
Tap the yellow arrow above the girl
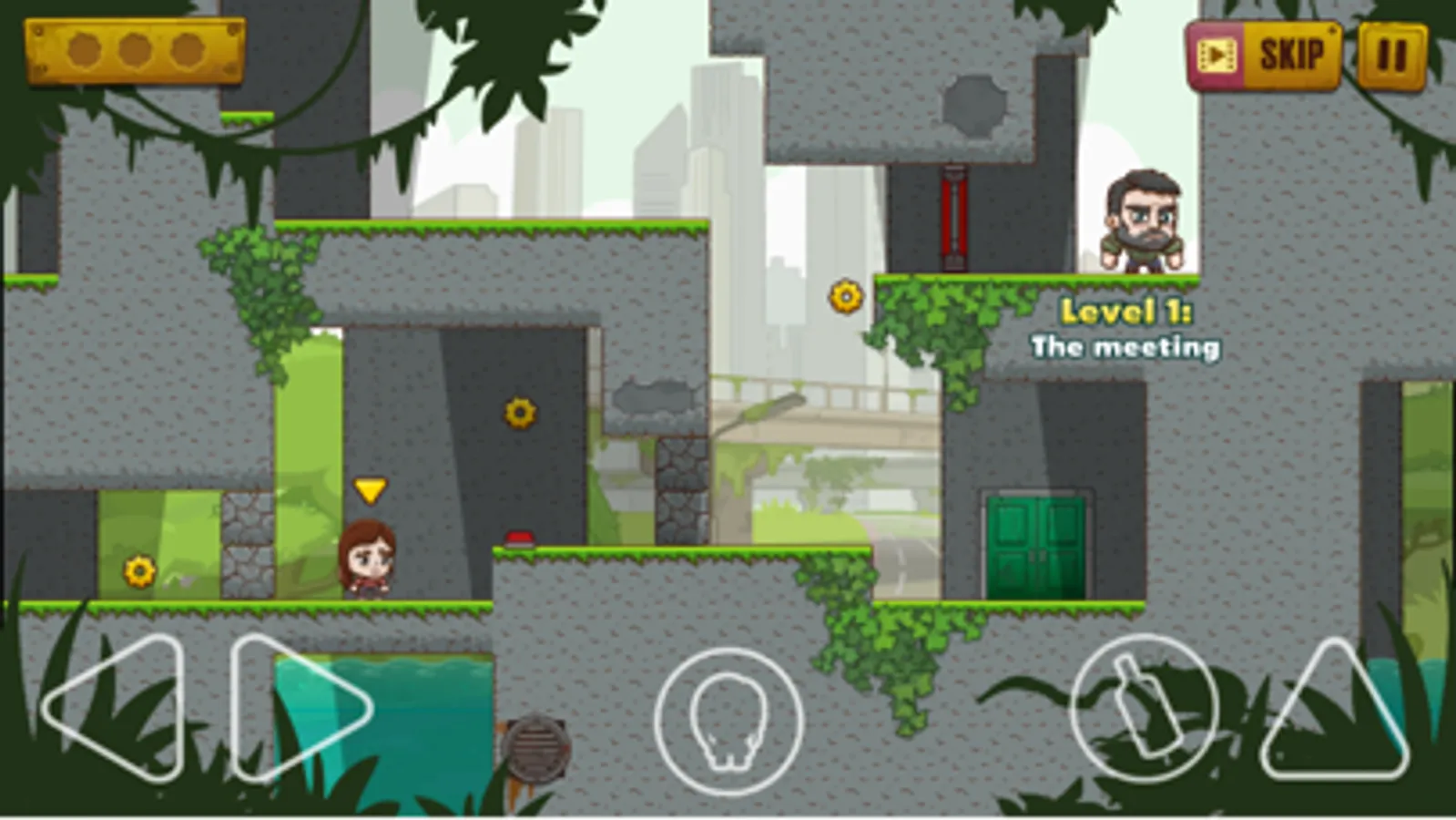(370, 491)
